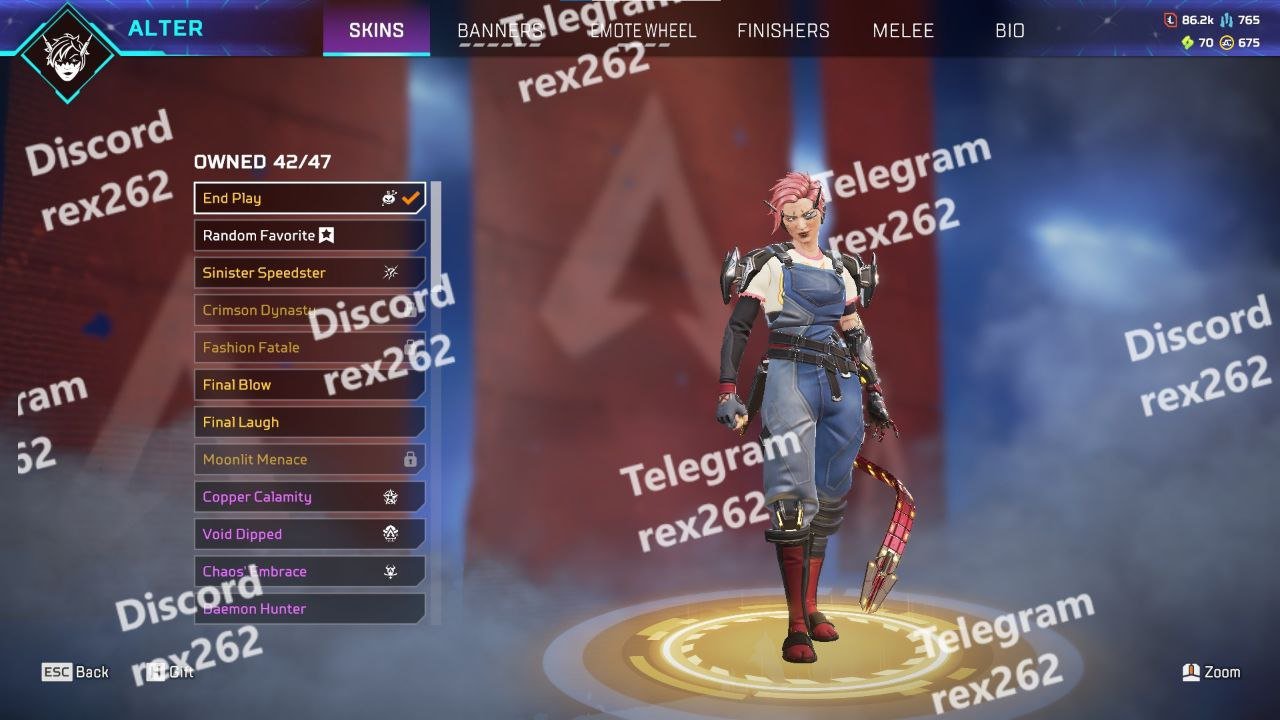The height and width of the screenshot is (720, 1280).
Task: Select the Chaos' Embrace skin
Action: [x=309, y=572]
